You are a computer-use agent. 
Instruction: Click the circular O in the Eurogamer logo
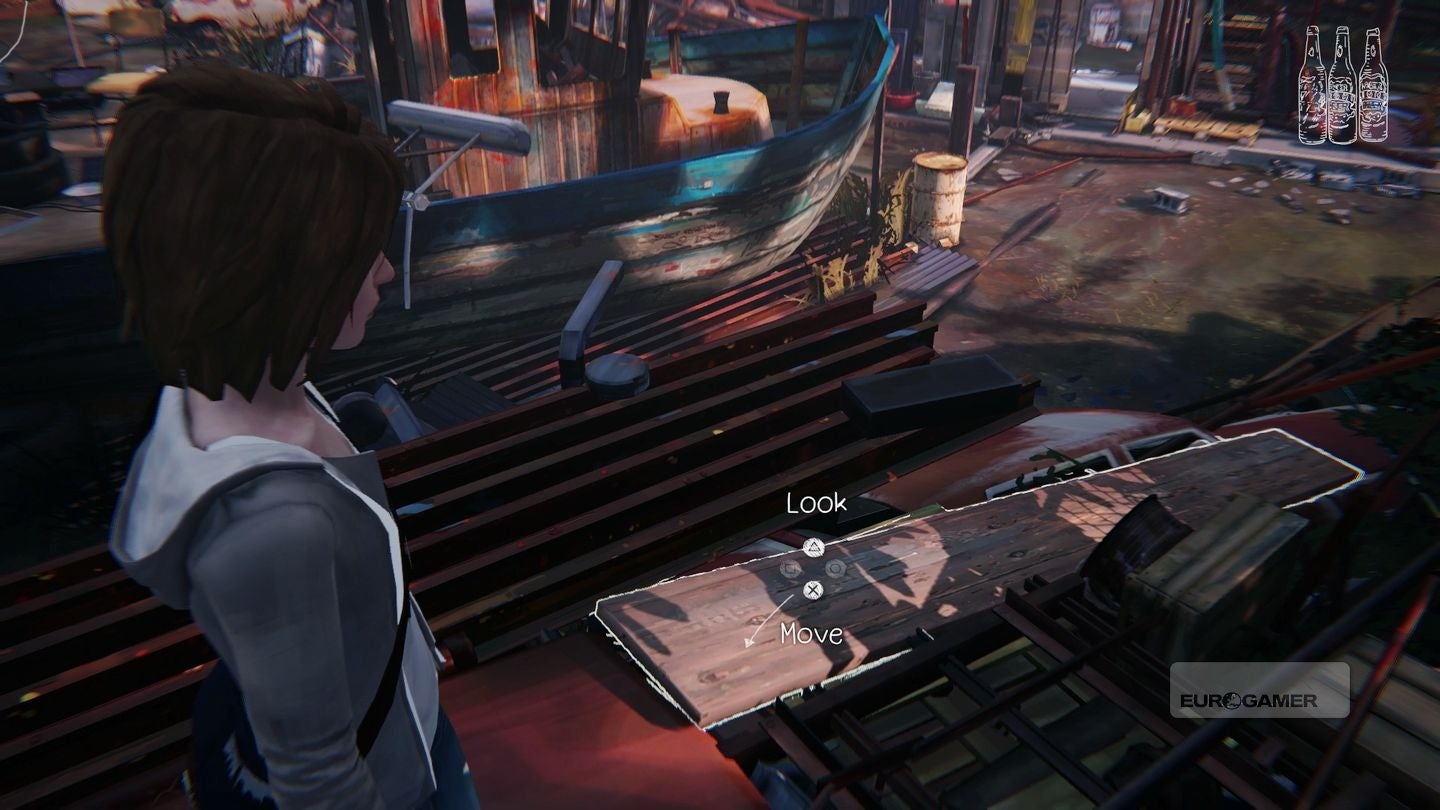(x=1231, y=701)
